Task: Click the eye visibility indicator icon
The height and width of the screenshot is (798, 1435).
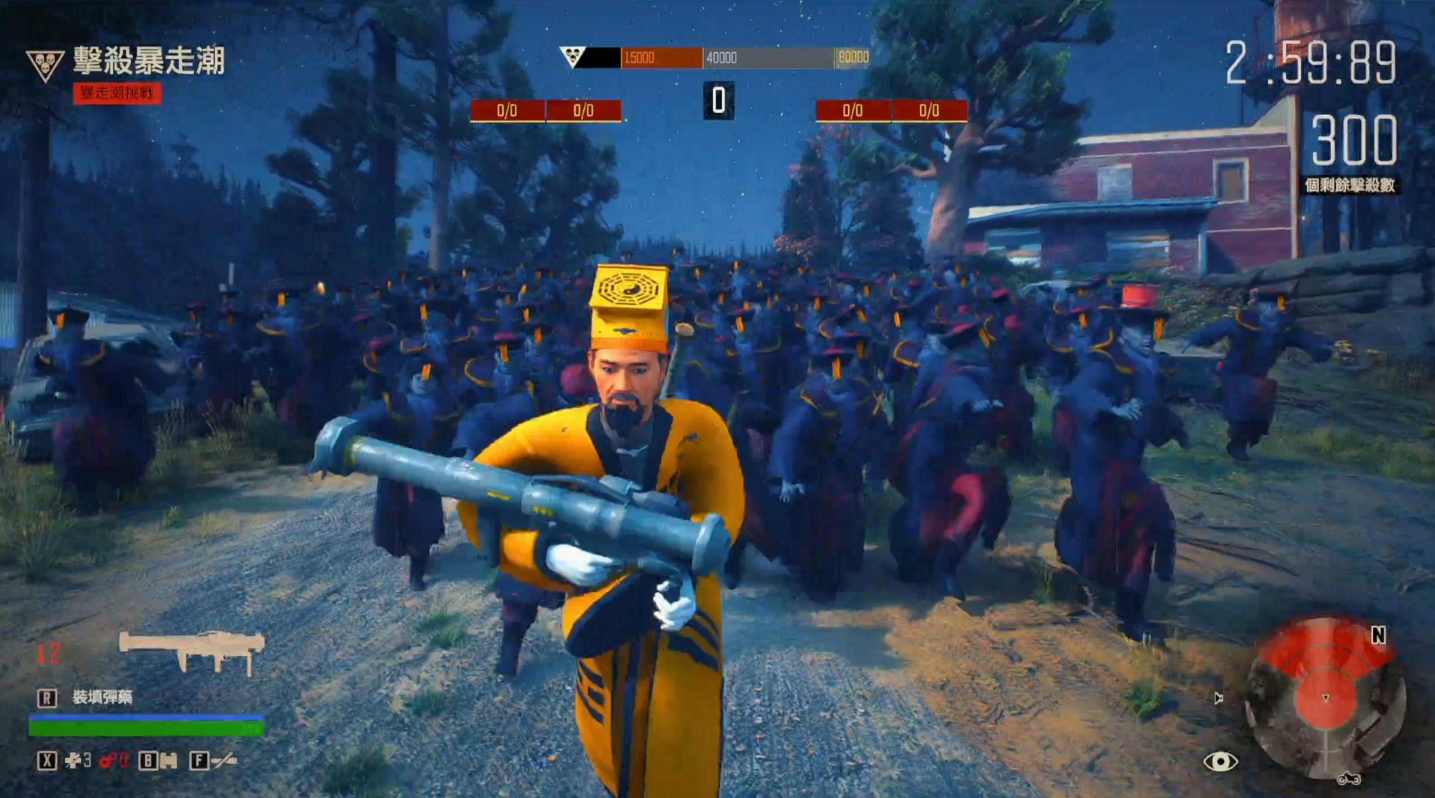Action: 1220,762
